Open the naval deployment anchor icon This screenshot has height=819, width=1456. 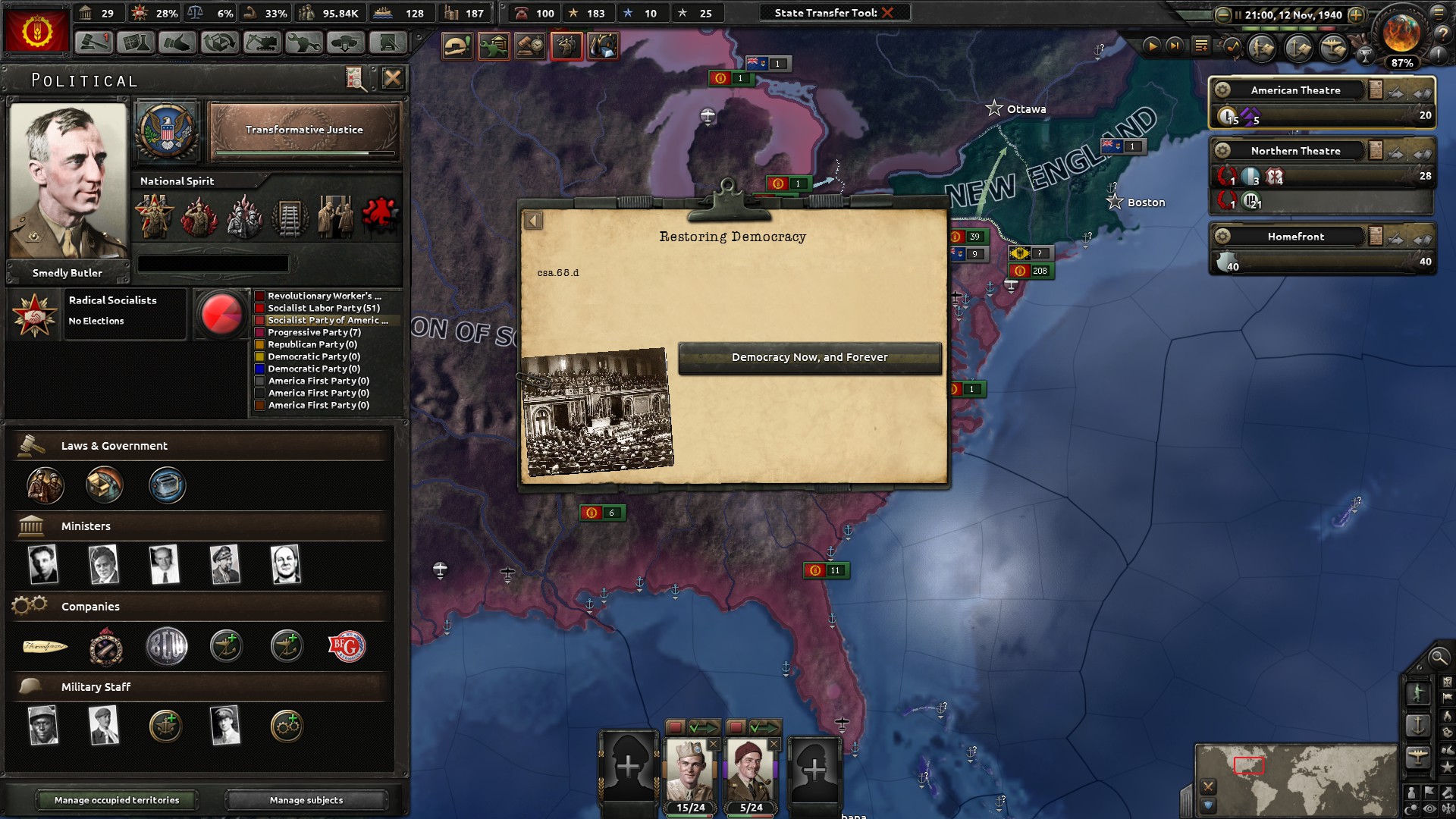tap(1298, 47)
